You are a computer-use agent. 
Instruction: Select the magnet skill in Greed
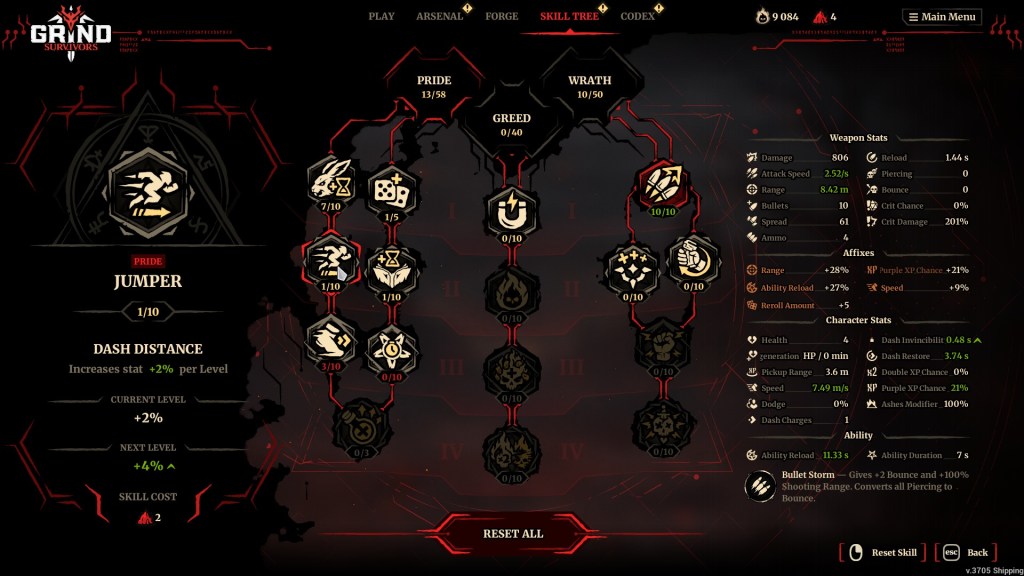point(512,212)
